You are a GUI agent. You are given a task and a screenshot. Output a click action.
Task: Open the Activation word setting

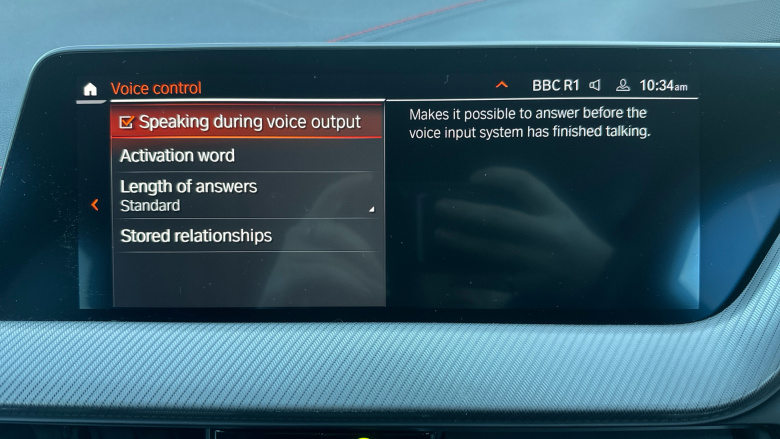177,156
